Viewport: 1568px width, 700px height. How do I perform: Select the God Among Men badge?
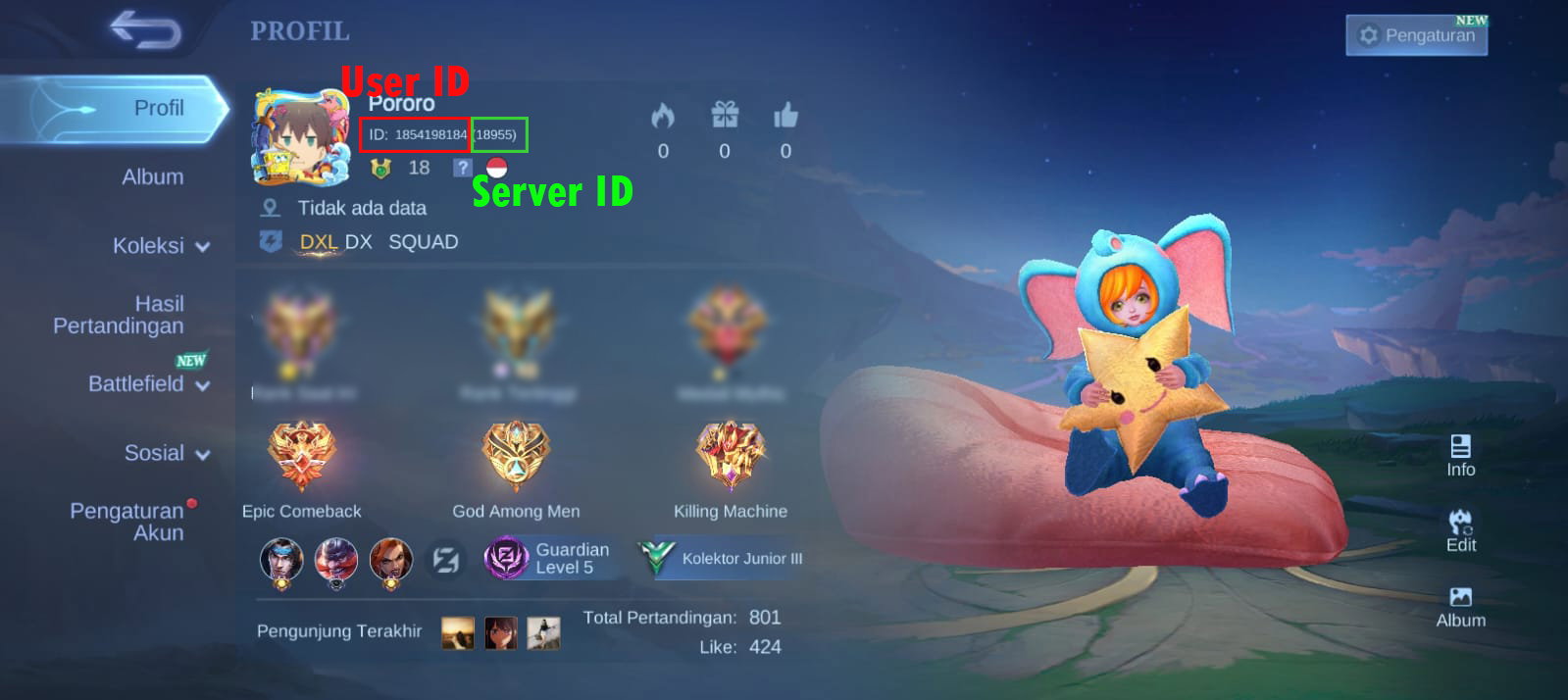click(x=516, y=457)
